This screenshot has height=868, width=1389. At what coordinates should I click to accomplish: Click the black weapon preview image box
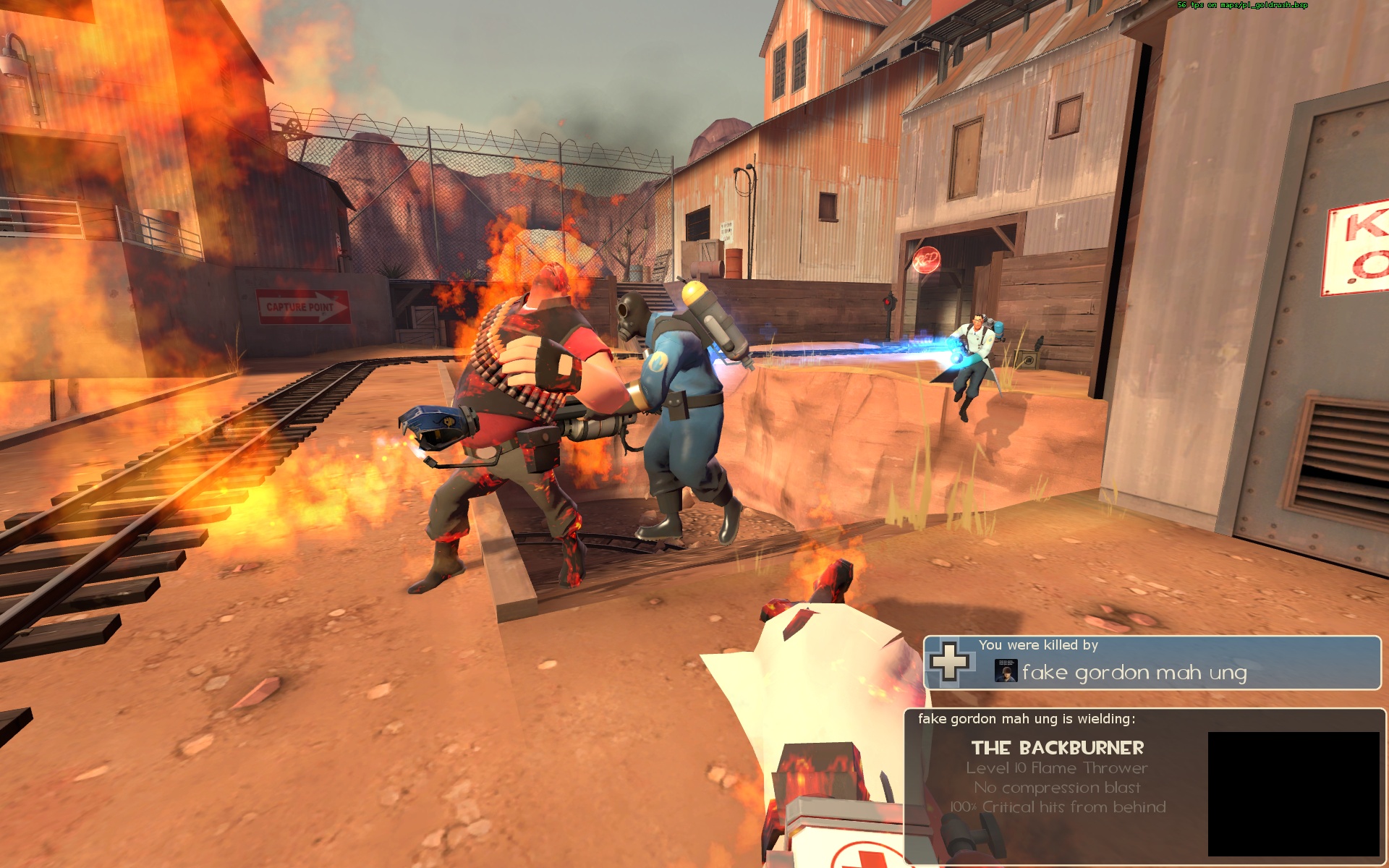[x=1293, y=793]
